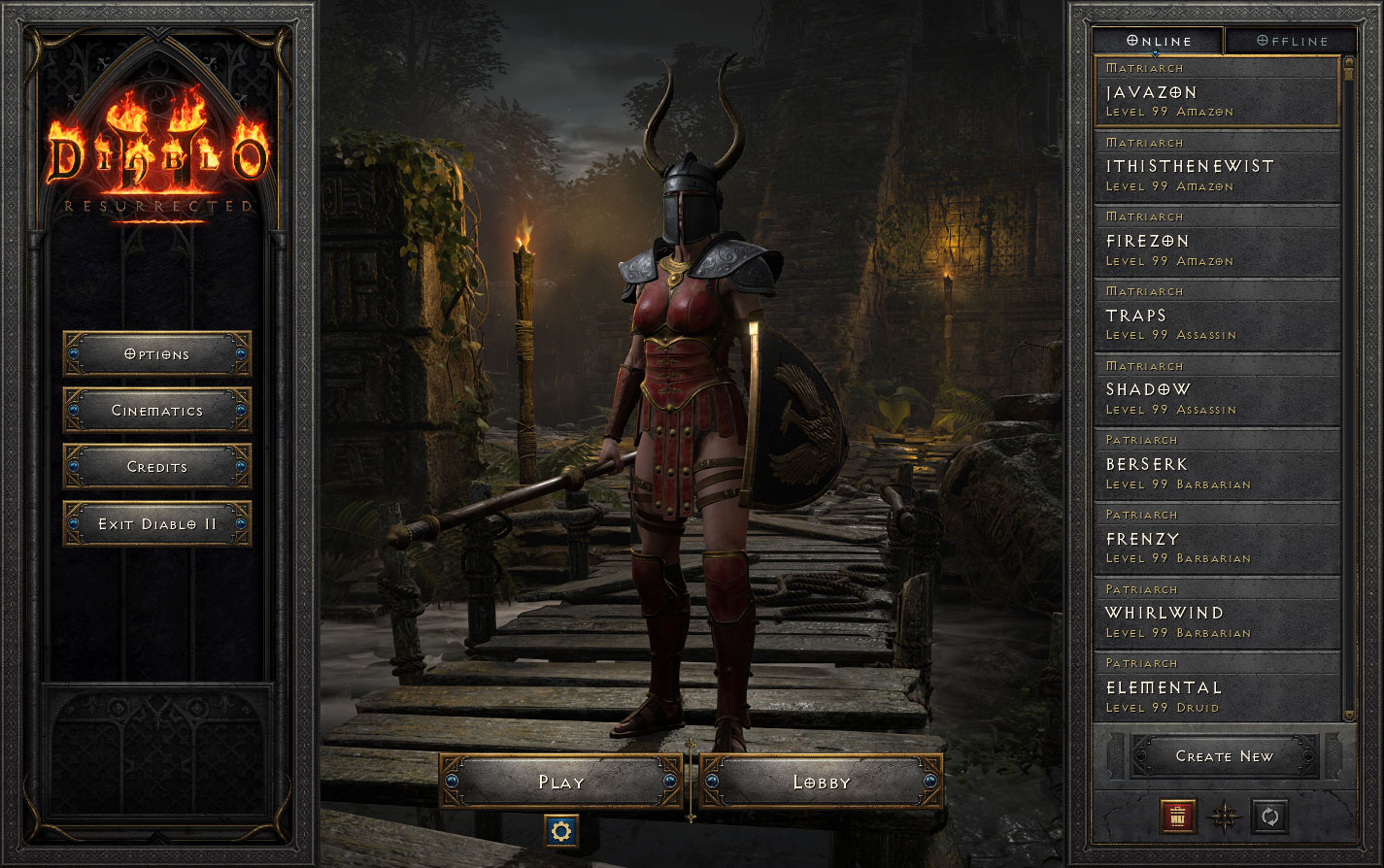Click Exit Diablo II button

pyautogui.click(x=157, y=524)
